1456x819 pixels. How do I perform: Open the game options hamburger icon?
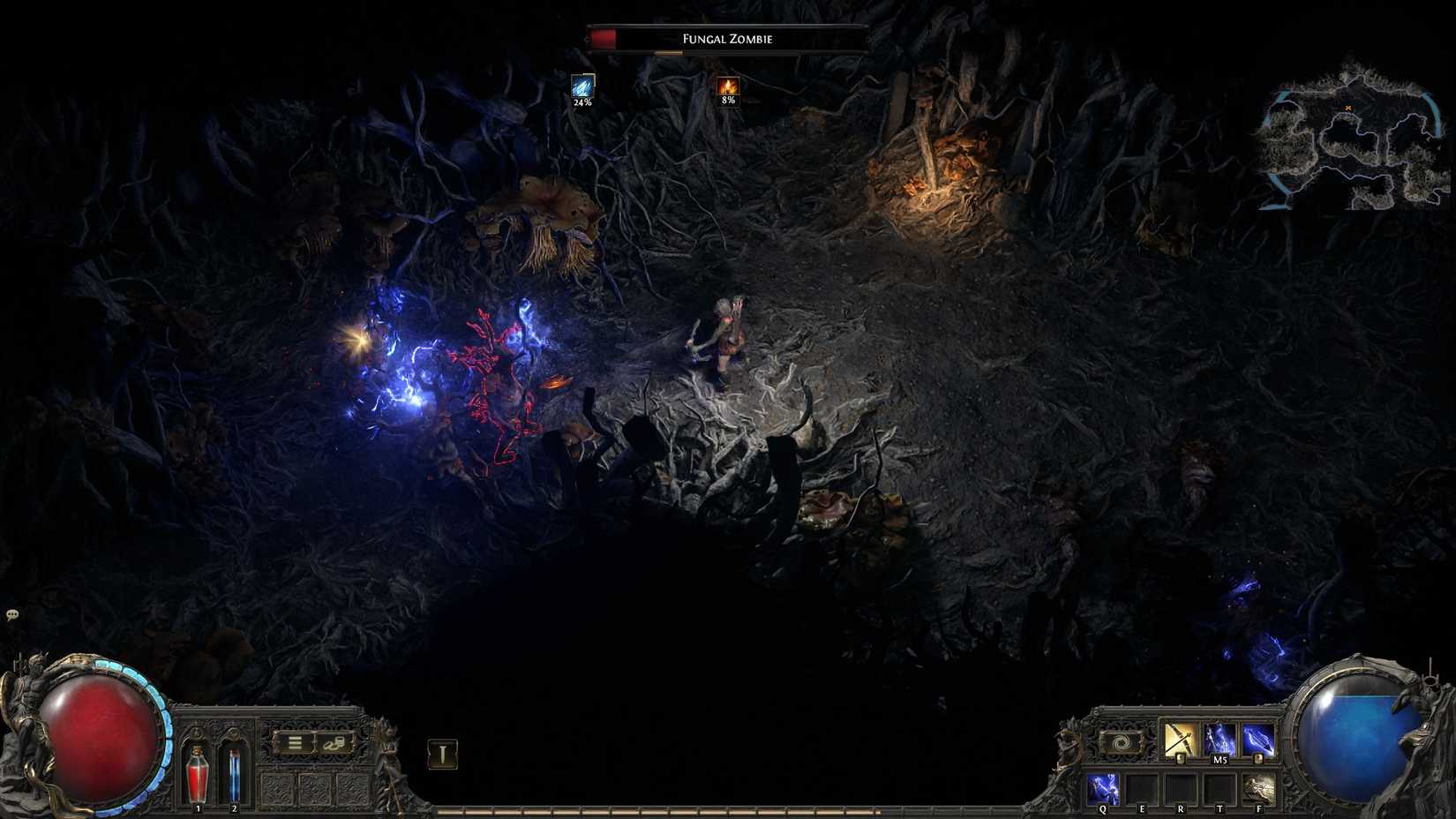point(295,742)
